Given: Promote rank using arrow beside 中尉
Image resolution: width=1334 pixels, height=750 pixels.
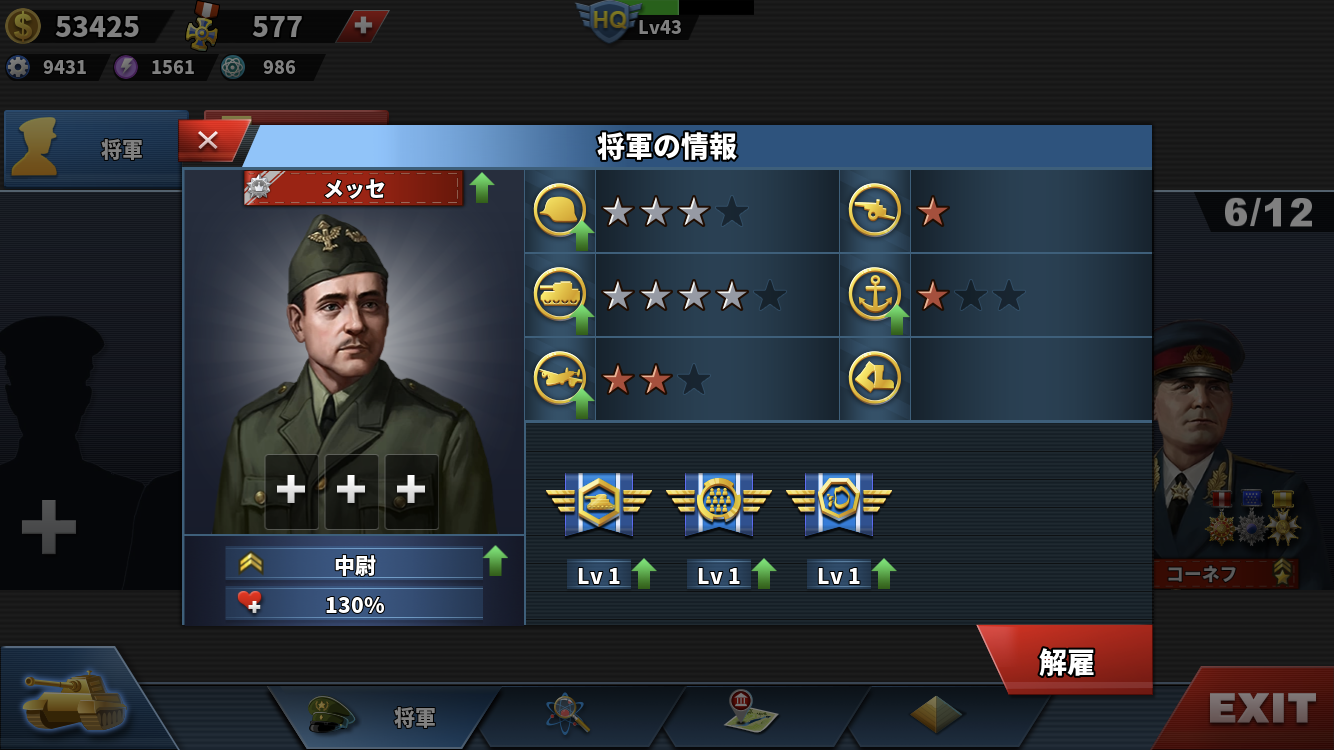Looking at the screenshot, I should pos(495,561).
